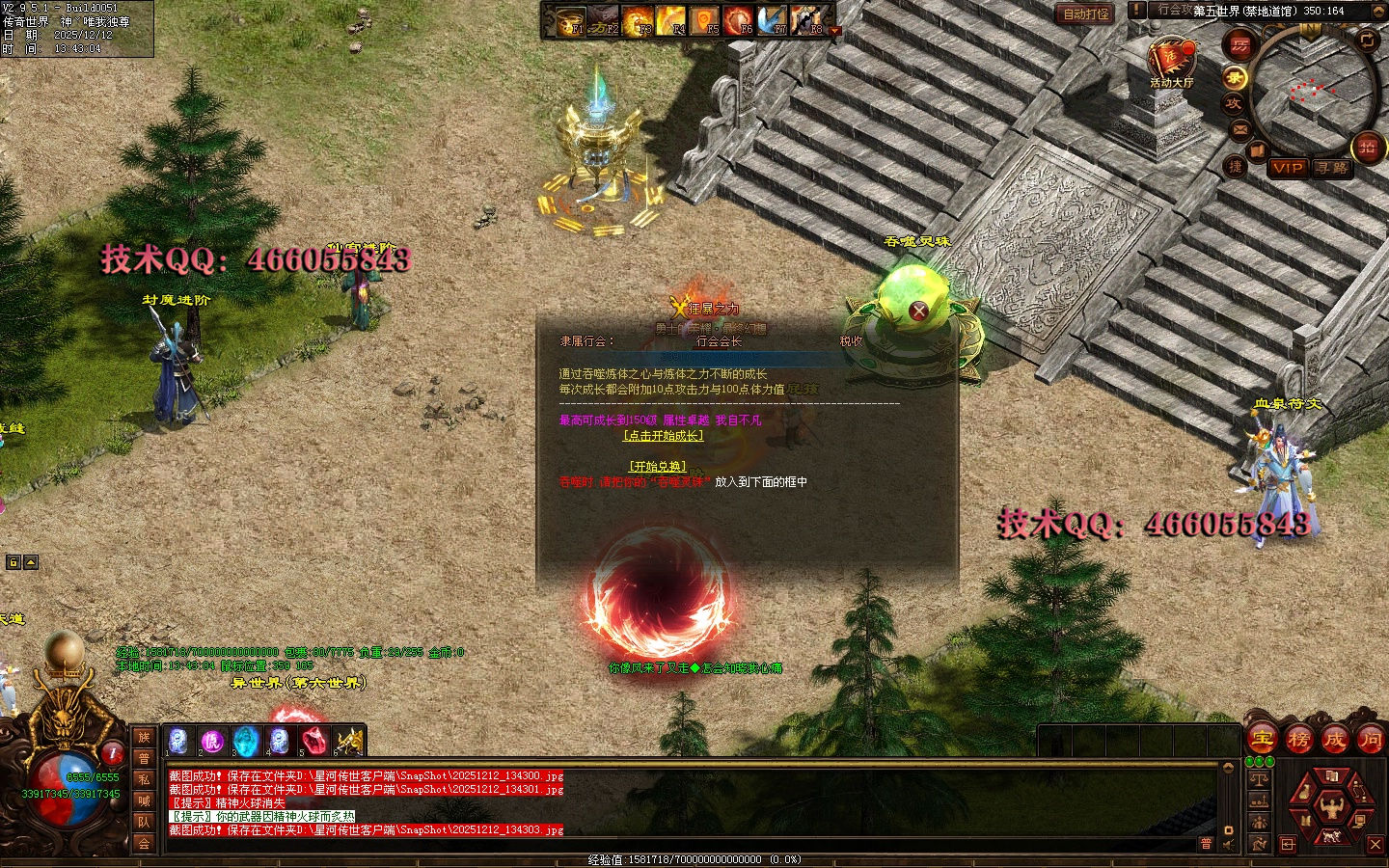This screenshot has height=868, width=1389.
Task: Activate the 寻路 pathfinding button
Action: 1331,168
